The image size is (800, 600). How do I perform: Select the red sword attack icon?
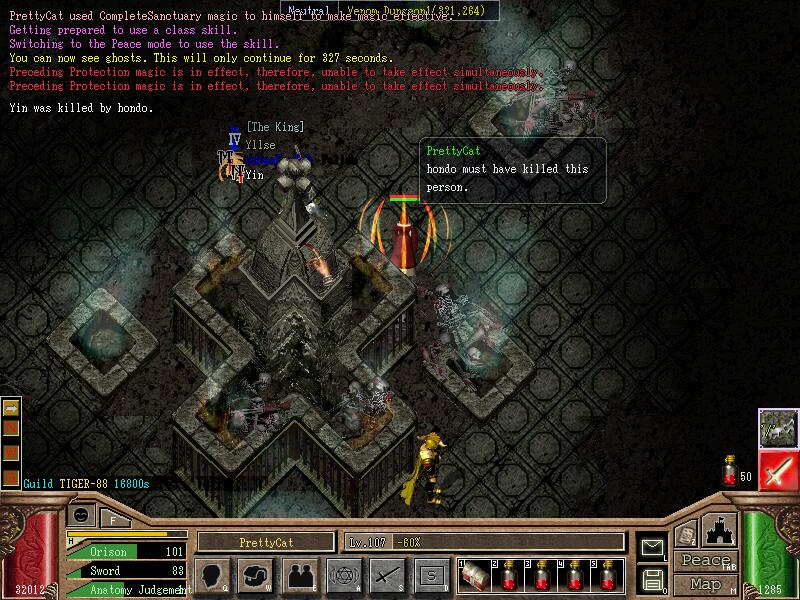776,470
